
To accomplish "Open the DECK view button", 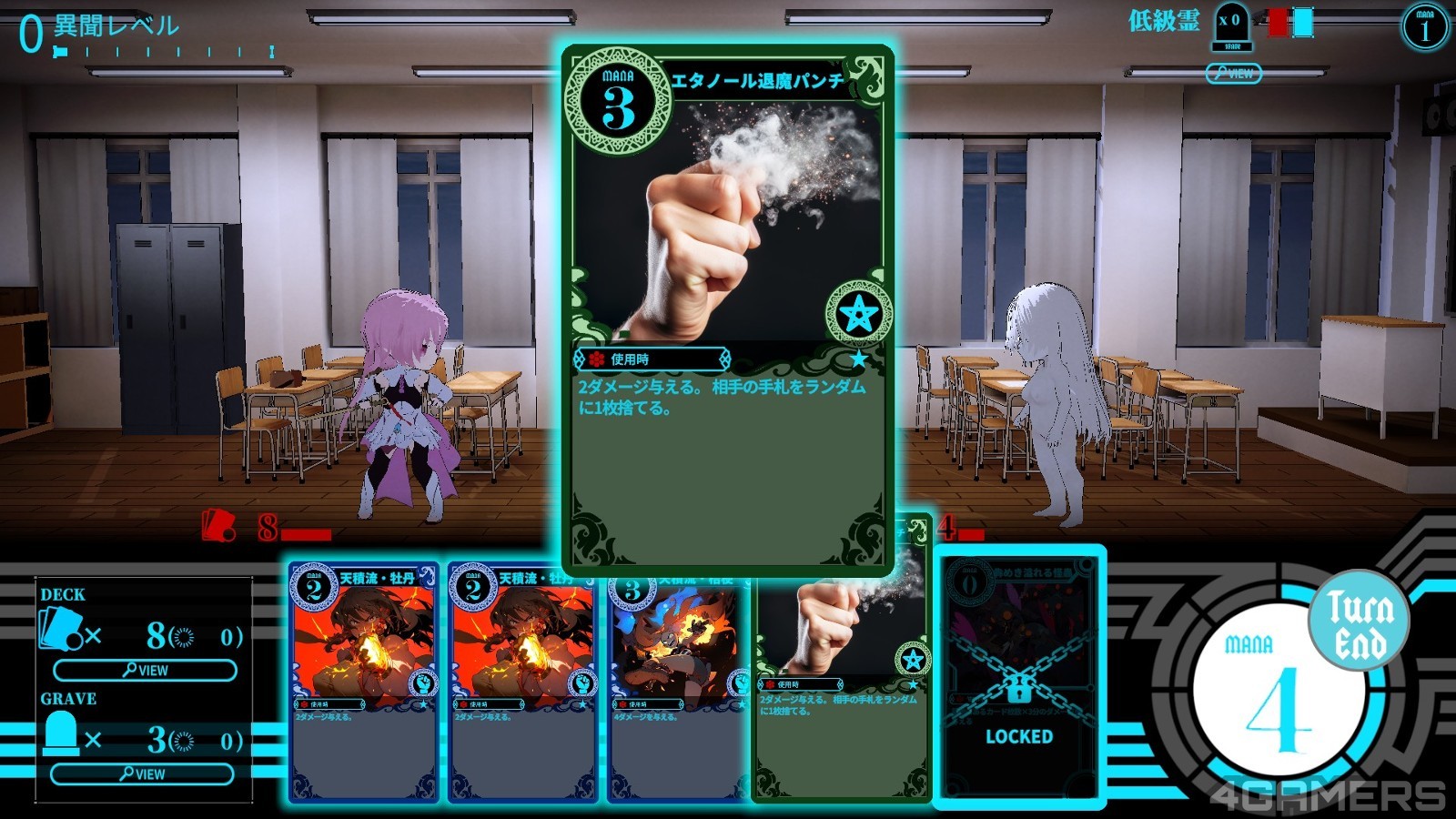I will click(145, 671).
